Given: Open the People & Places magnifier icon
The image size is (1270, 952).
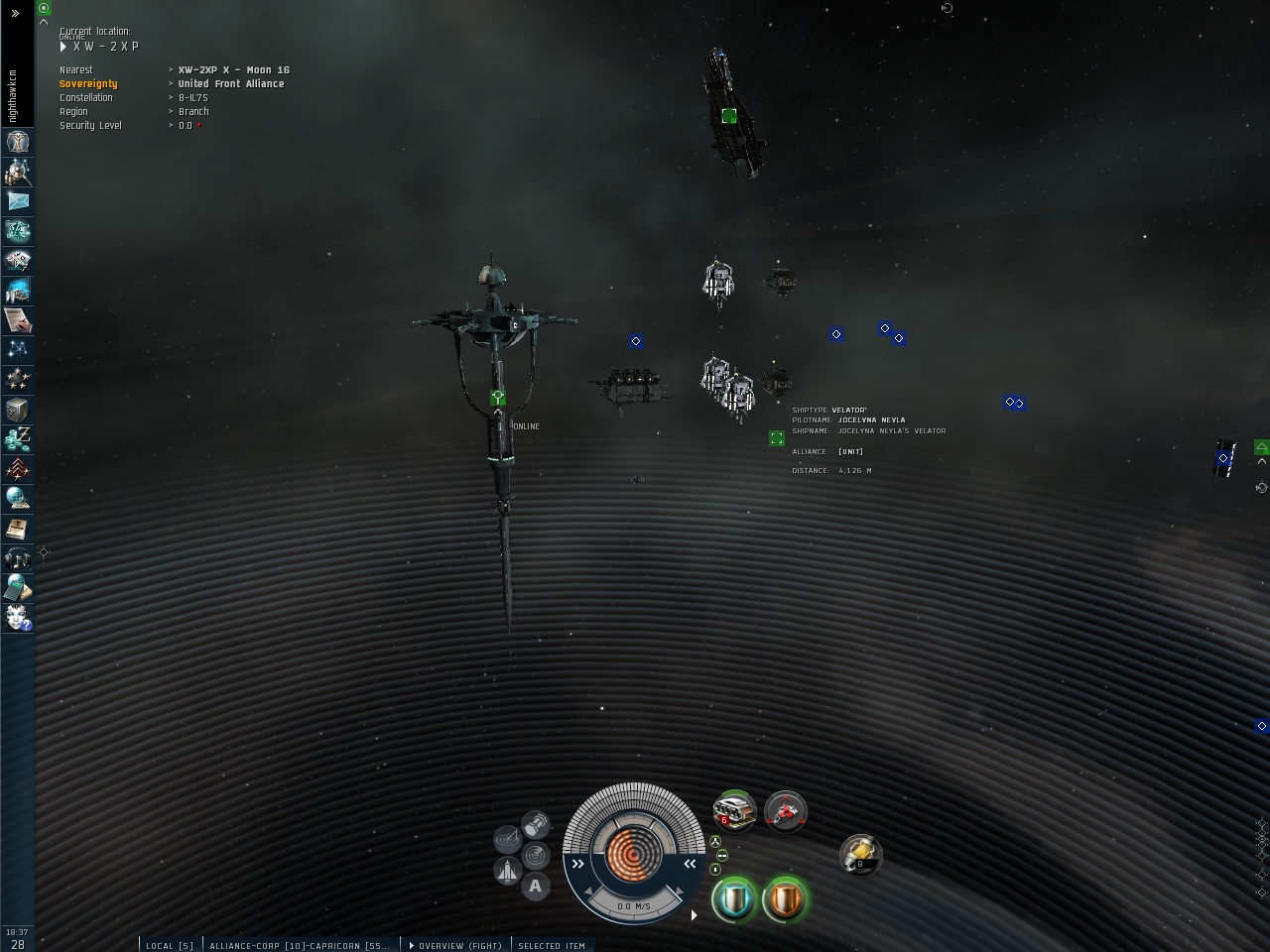Looking at the screenshot, I should pos(18,172).
